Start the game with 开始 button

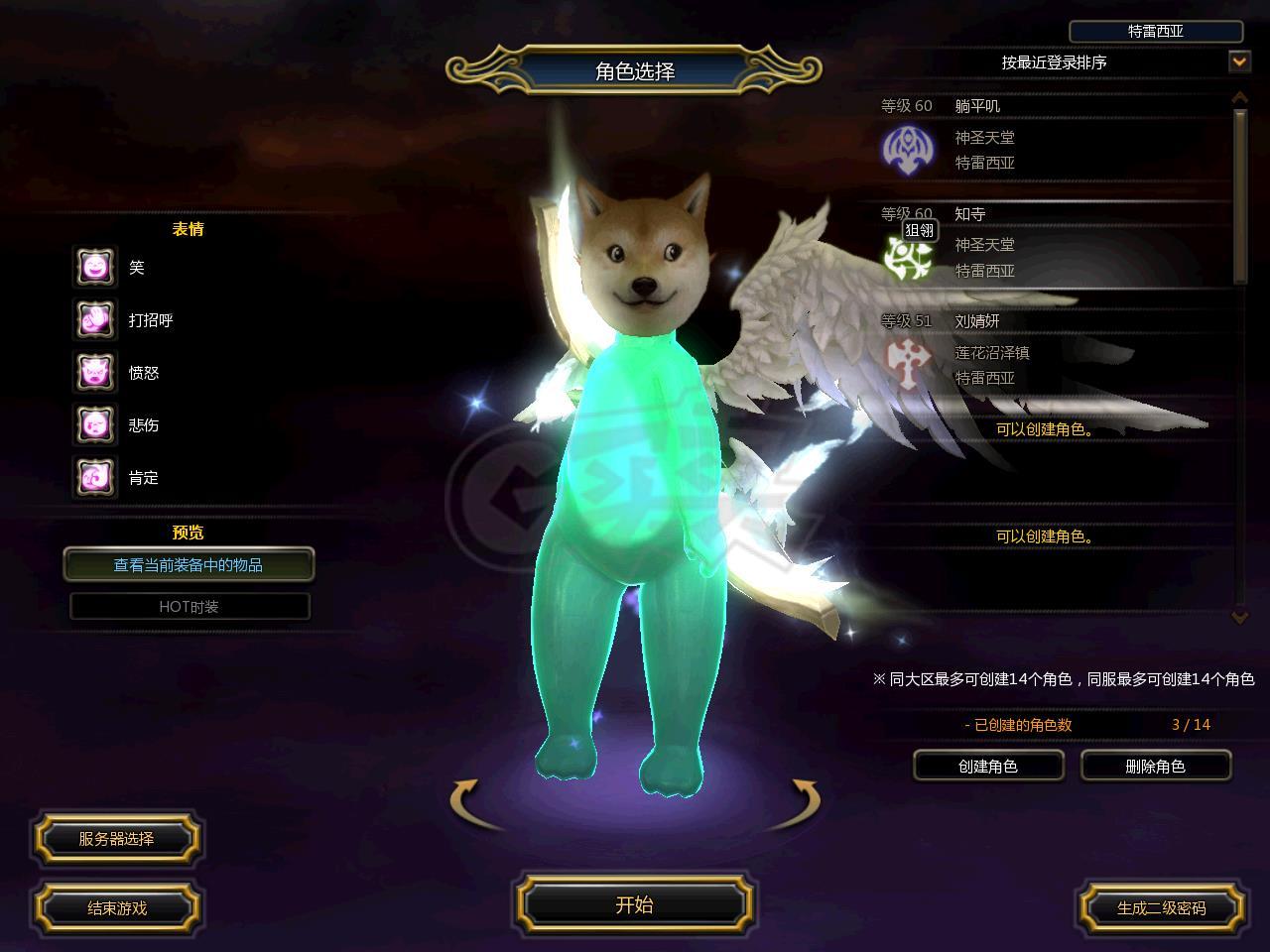coord(634,904)
